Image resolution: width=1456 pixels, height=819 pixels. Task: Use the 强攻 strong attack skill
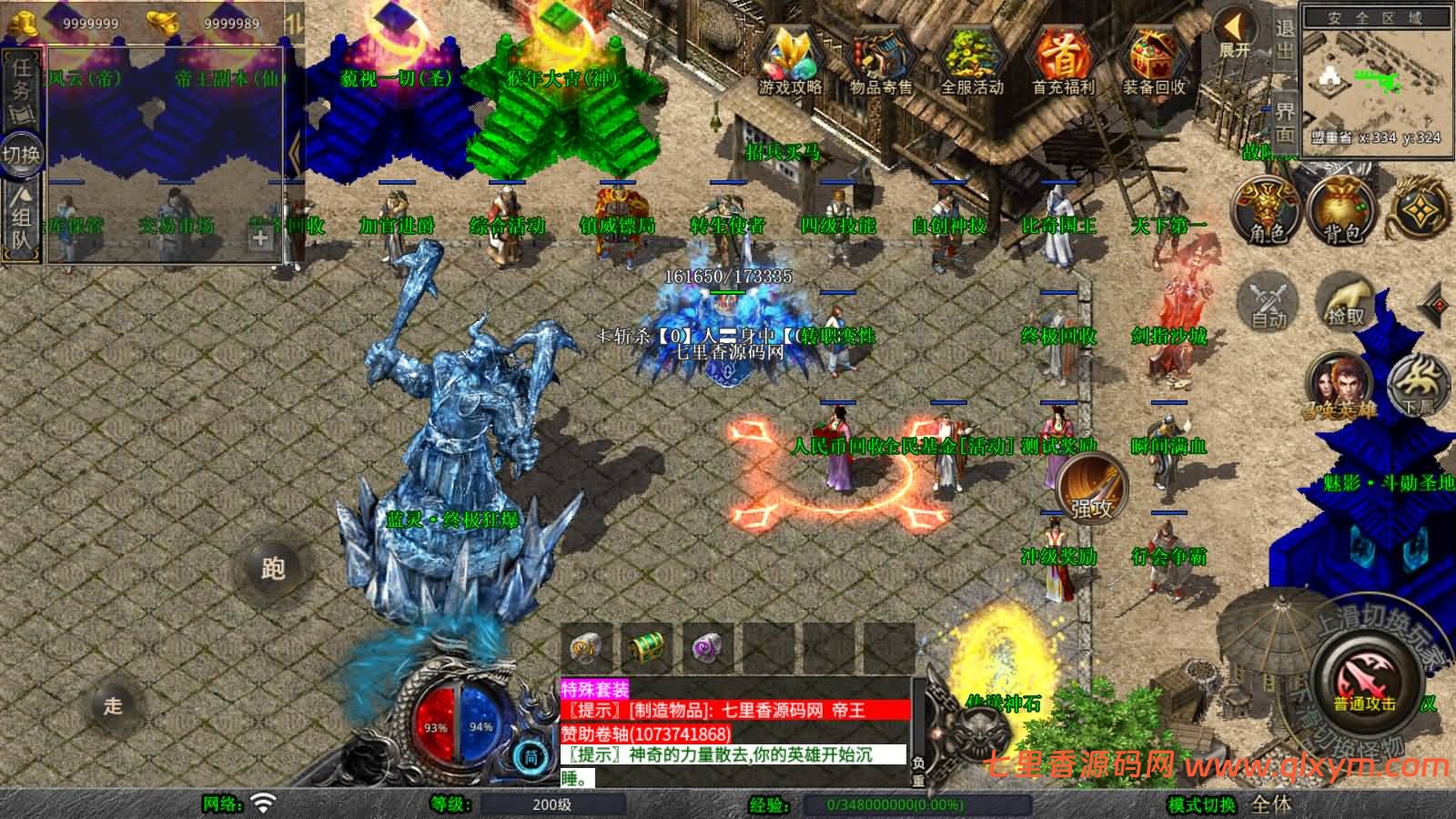(1091, 489)
